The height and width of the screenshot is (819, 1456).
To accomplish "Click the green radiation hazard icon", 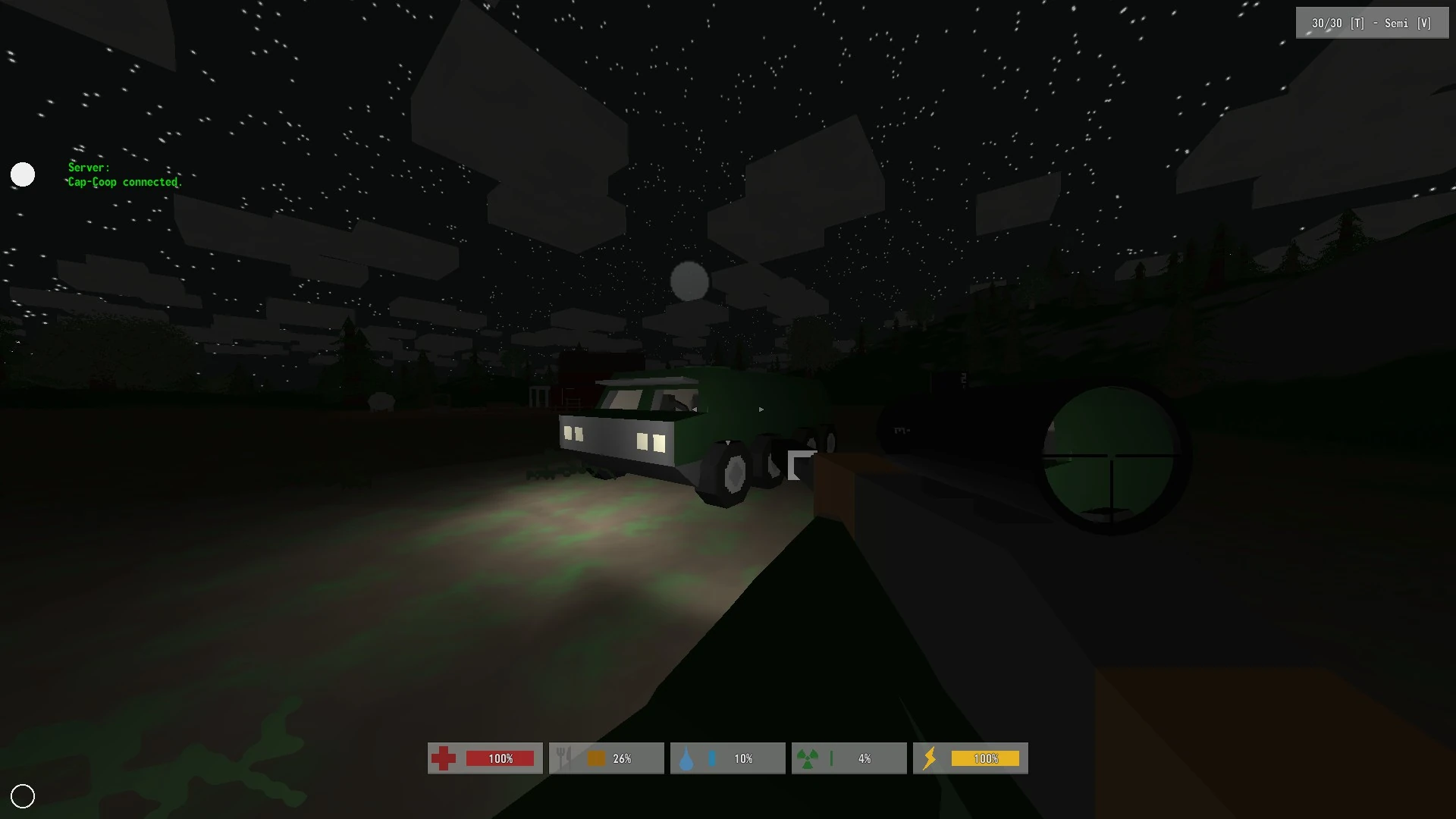I will point(808,758).
